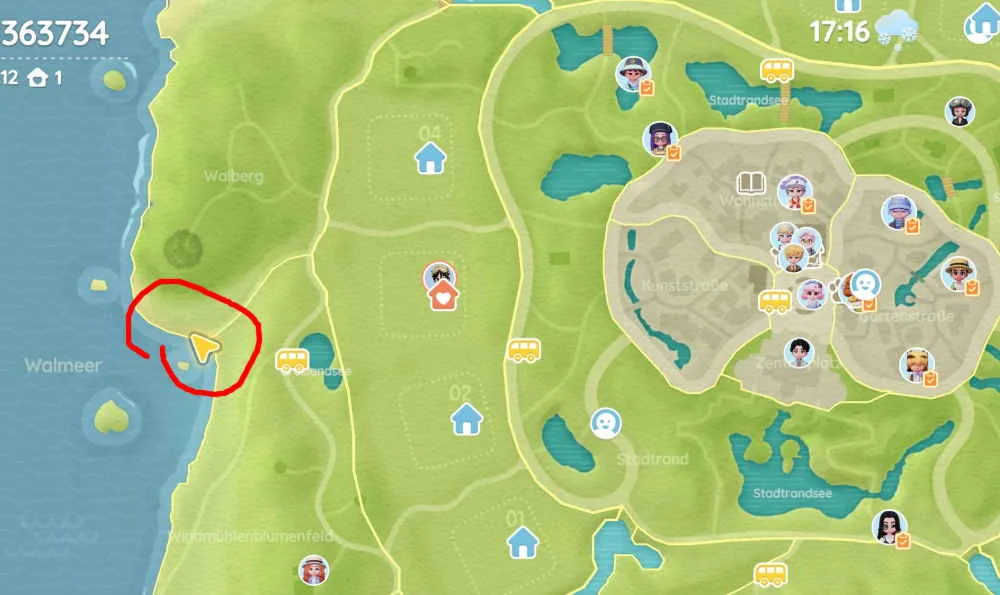
Task: Select the white smiley marker near Stadtrand
Action: pyautogui.click(x=604, y=423)
